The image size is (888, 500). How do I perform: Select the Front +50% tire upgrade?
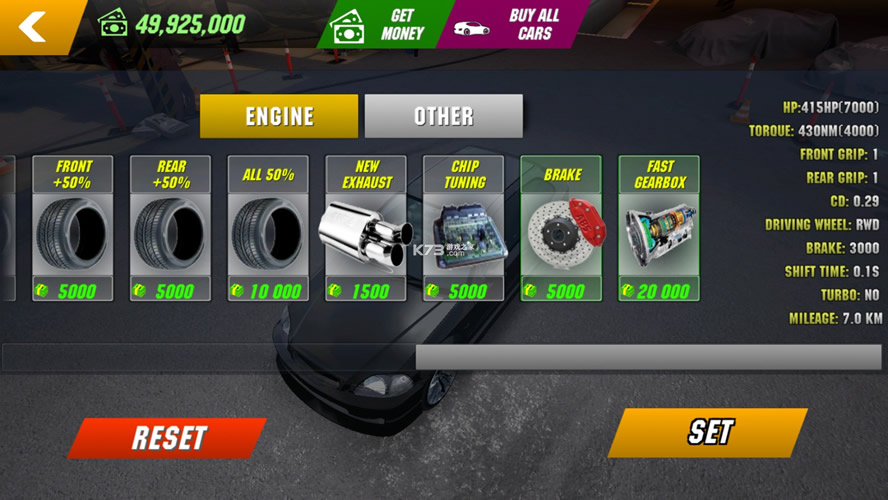tap(73, 228)
